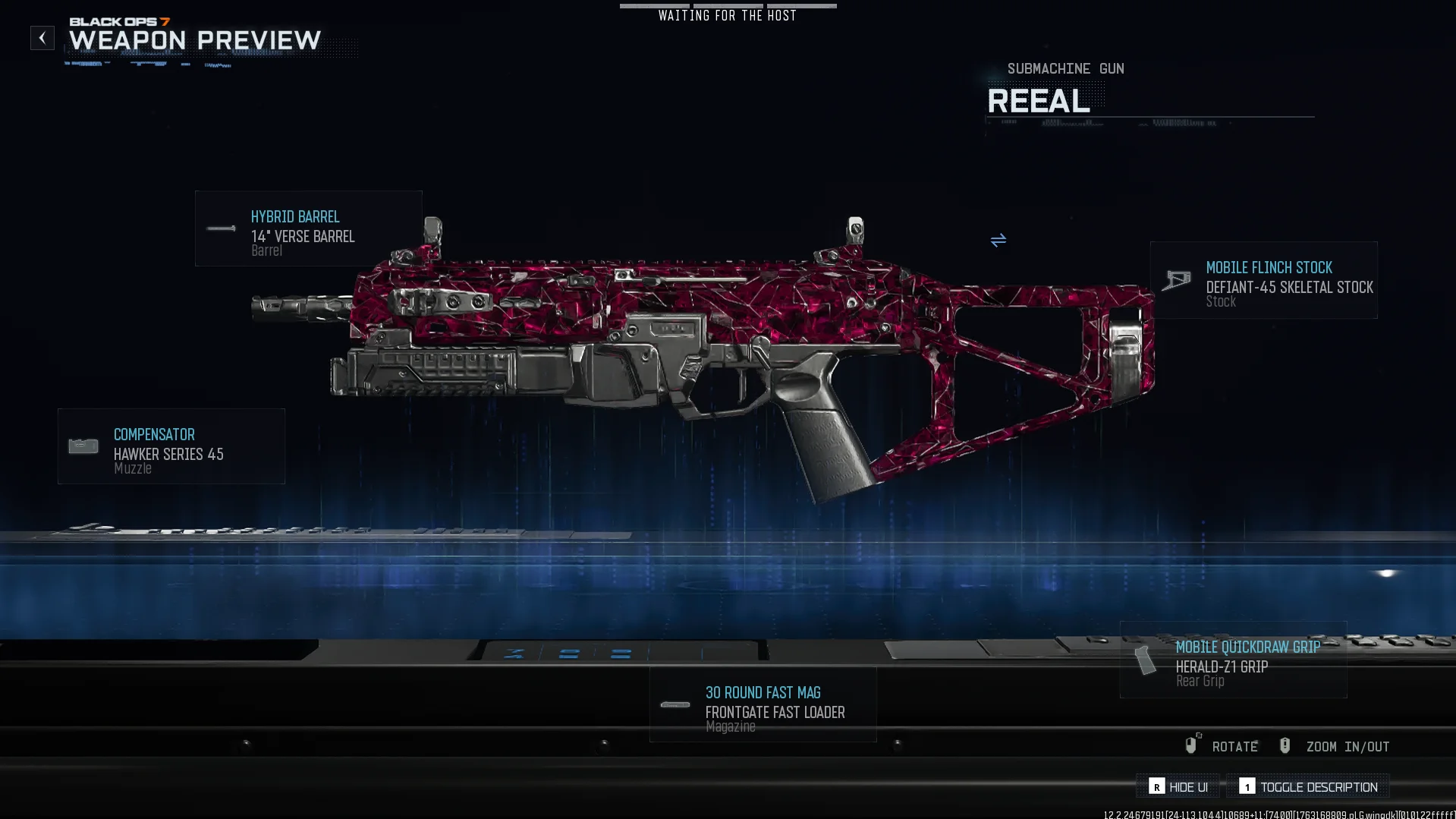The height and width of the screenshot is (819, 1456).
Task: Select the Hybrid Barrel attachment card
Action: (308, 228)
